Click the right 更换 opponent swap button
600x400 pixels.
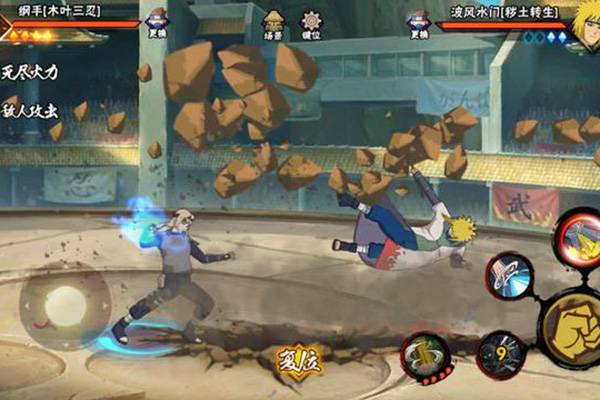(x=417, y=23)
